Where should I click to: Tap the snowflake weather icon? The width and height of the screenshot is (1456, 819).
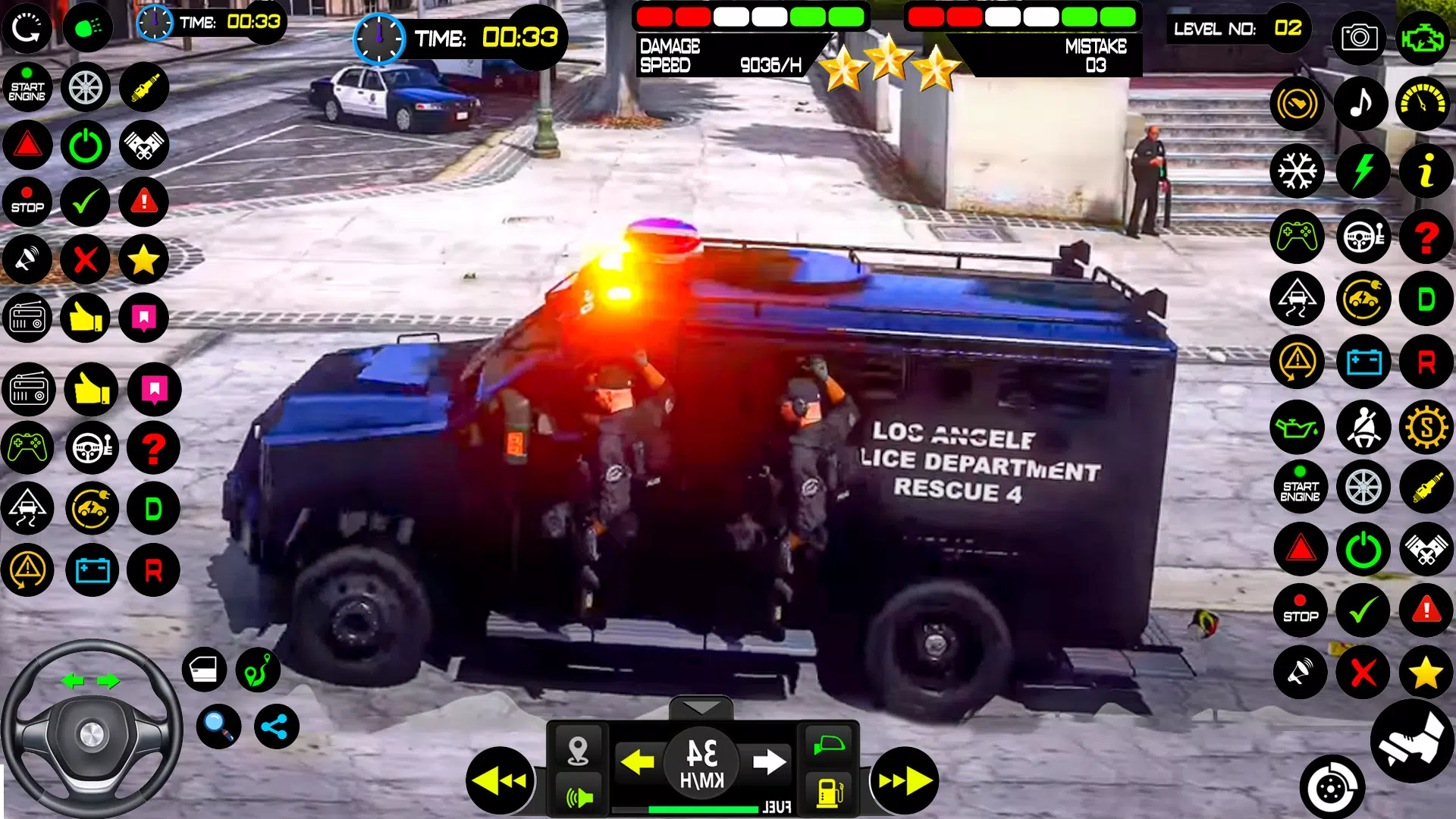click(1297, 171)
